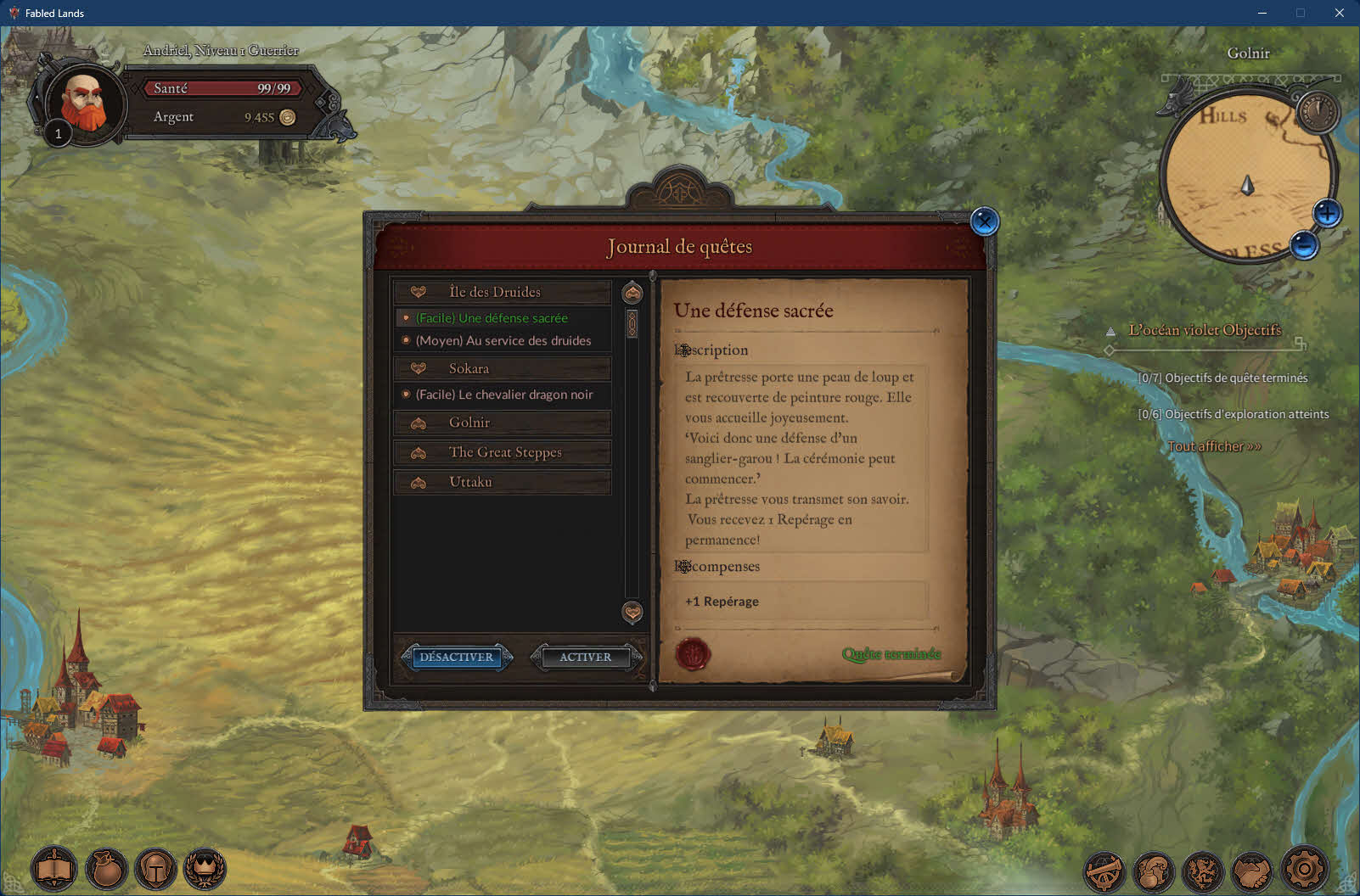Expand The Great Steppes quest group
The image size is (1360, 896).
(x=502, y=452)
